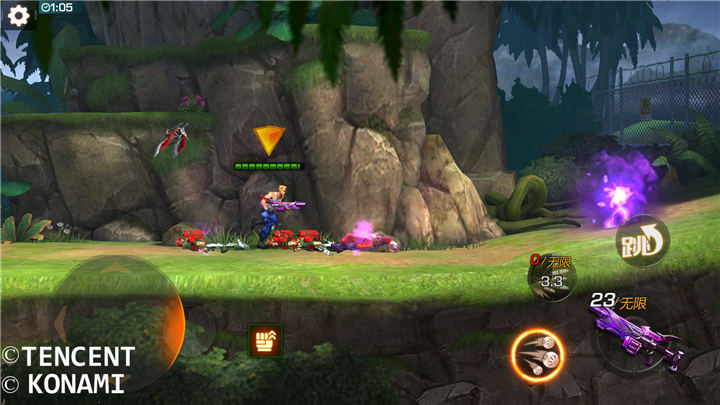Tap the jump button

coord(641,240)
